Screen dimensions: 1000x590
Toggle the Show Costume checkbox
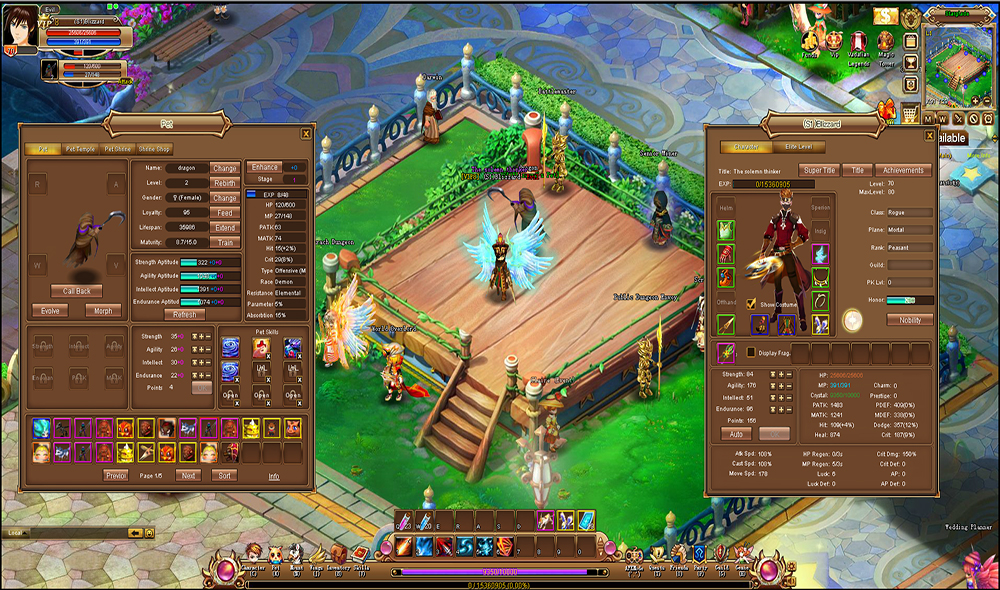pyautogui.click(x=751, y=304)
